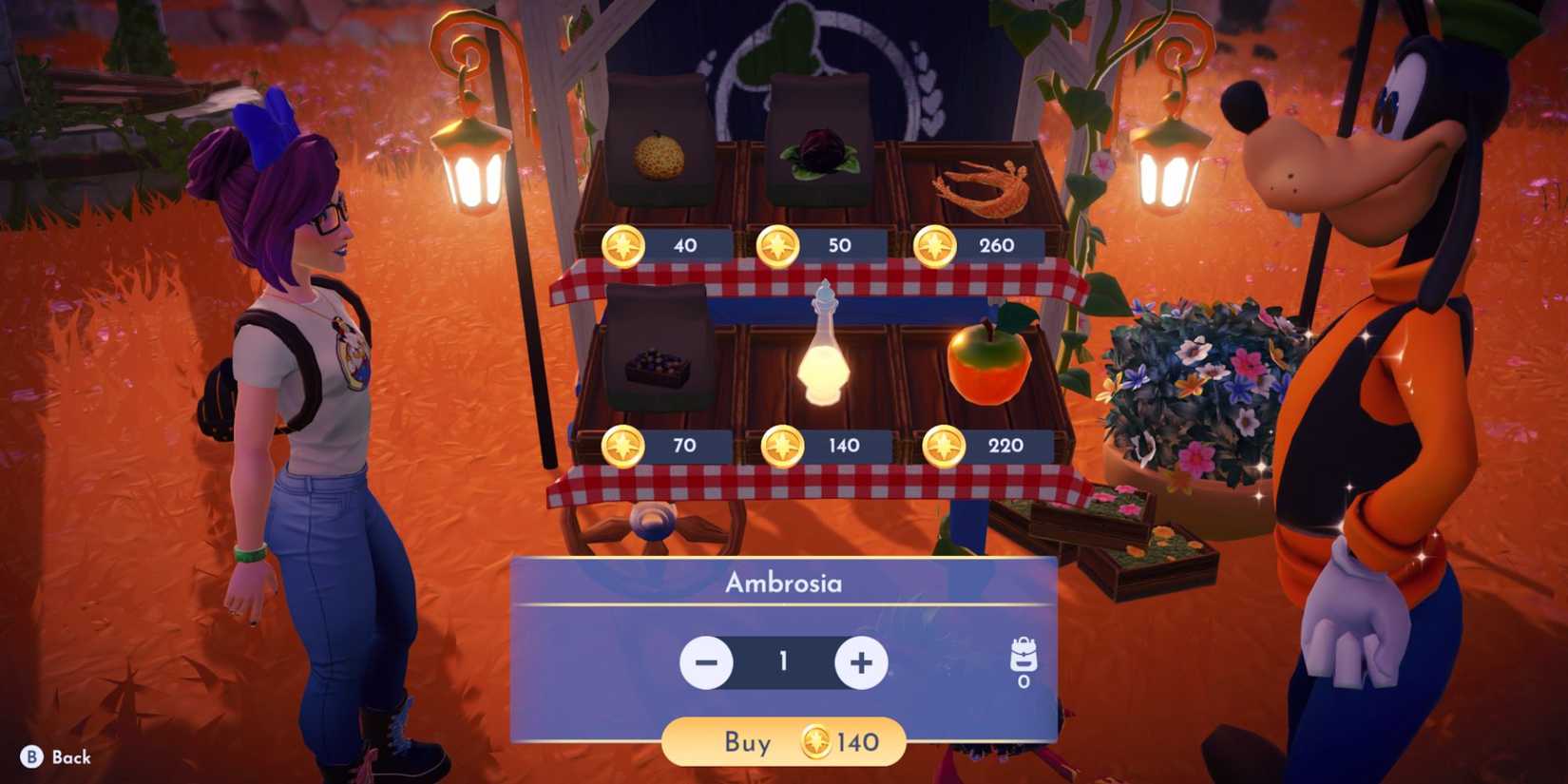
Task: Click the inventory count showing 0
Action: 1025,680
